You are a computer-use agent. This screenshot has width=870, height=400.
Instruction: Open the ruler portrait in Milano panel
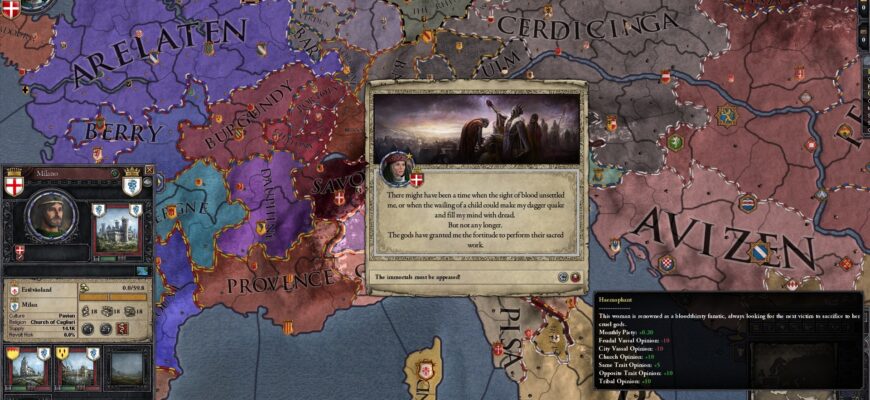pos(52,216)
